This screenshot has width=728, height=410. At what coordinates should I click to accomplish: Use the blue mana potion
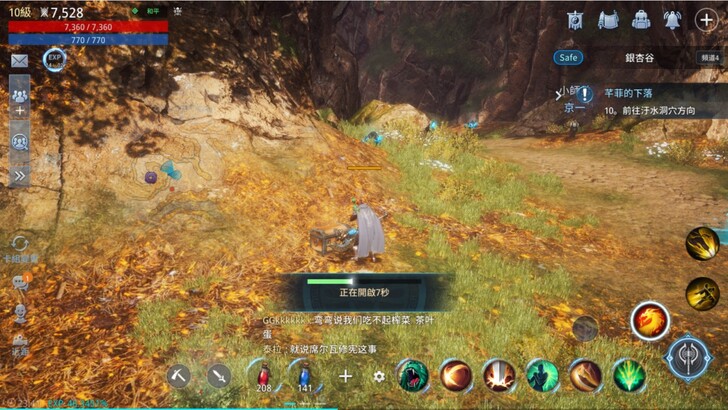tap(304, 375)
